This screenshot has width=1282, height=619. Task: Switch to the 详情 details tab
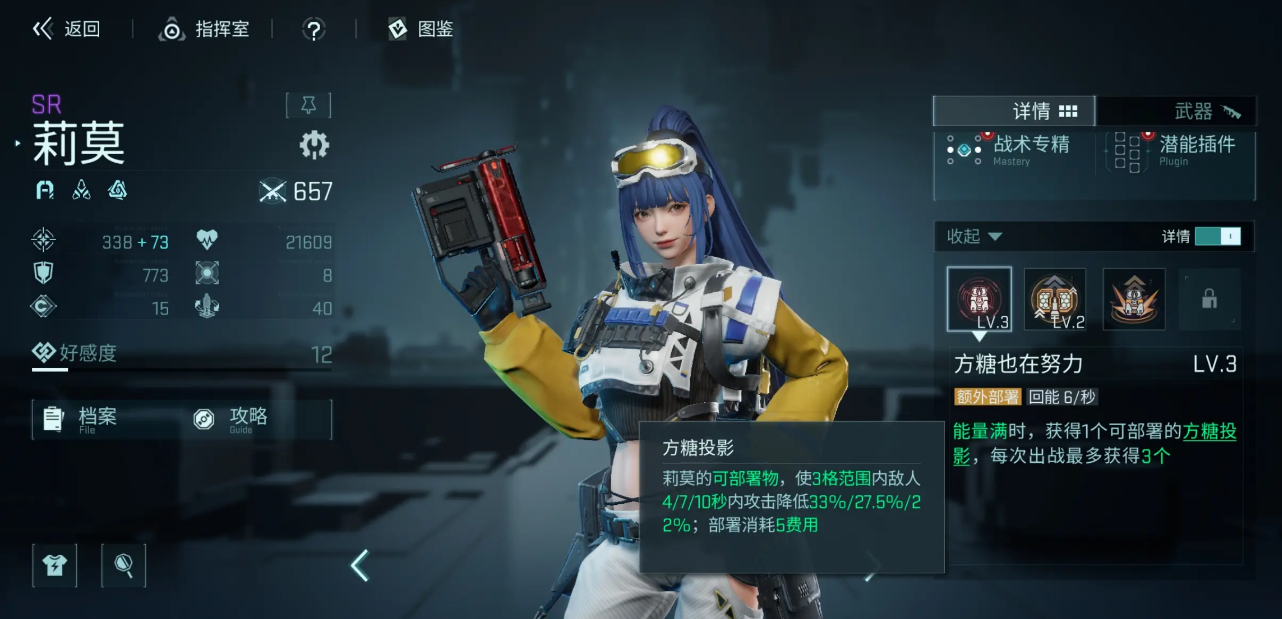click(1014, 111)
